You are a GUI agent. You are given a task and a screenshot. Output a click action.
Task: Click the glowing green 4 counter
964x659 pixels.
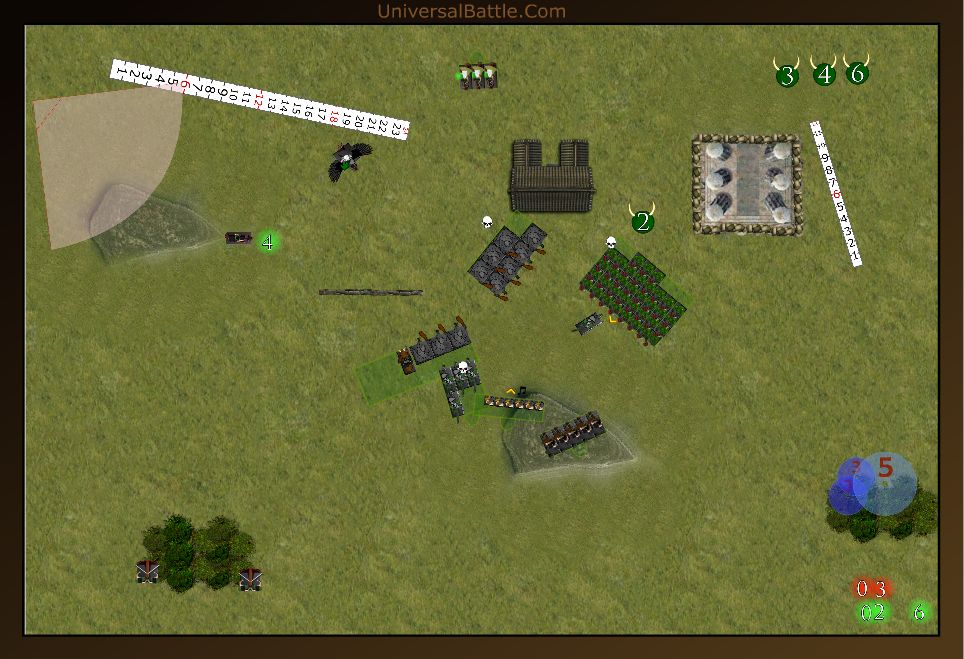click(x=268, y=241)
